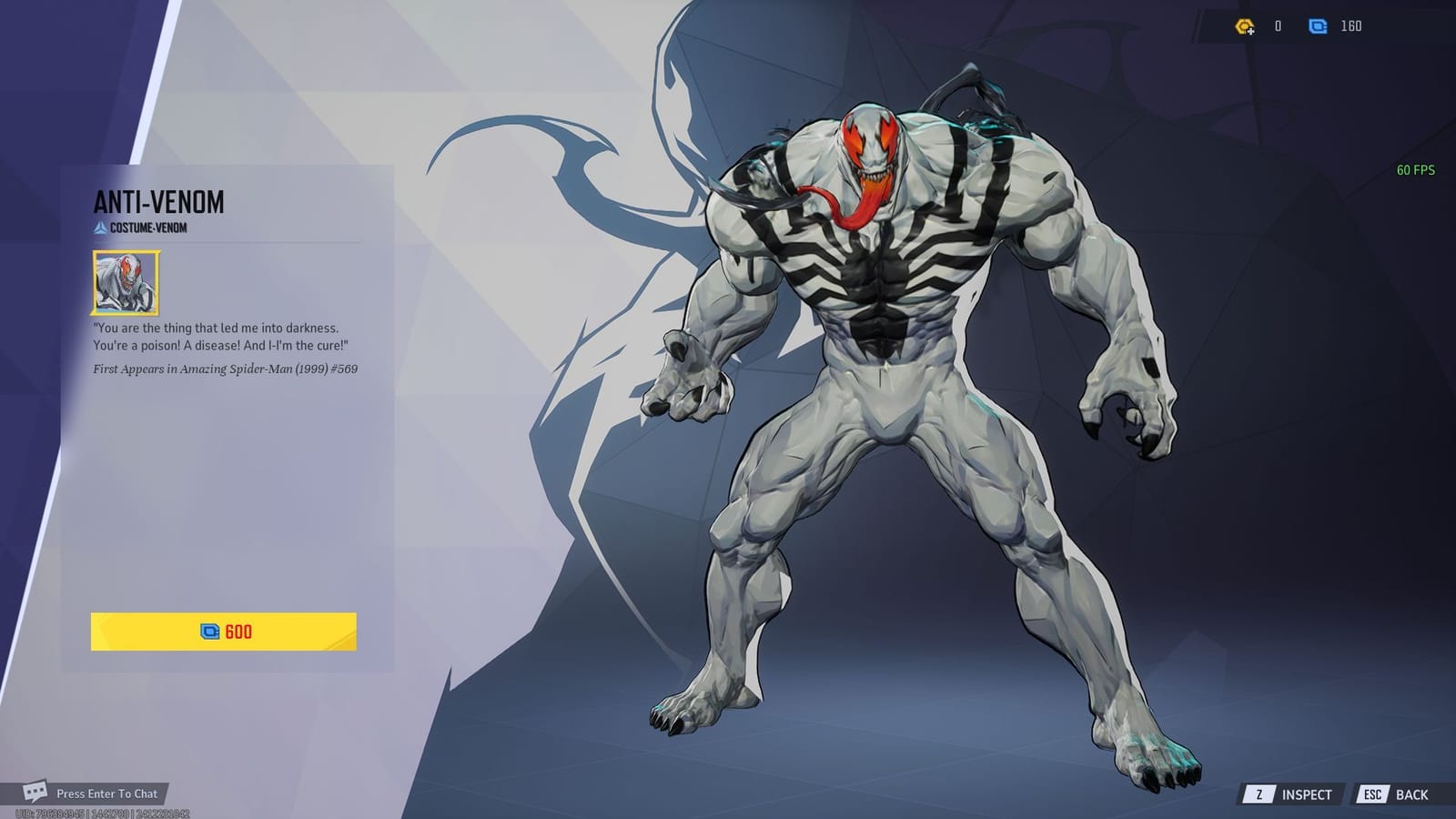
Task: Click the Back option bottom right
Action: coord(1410,792)
